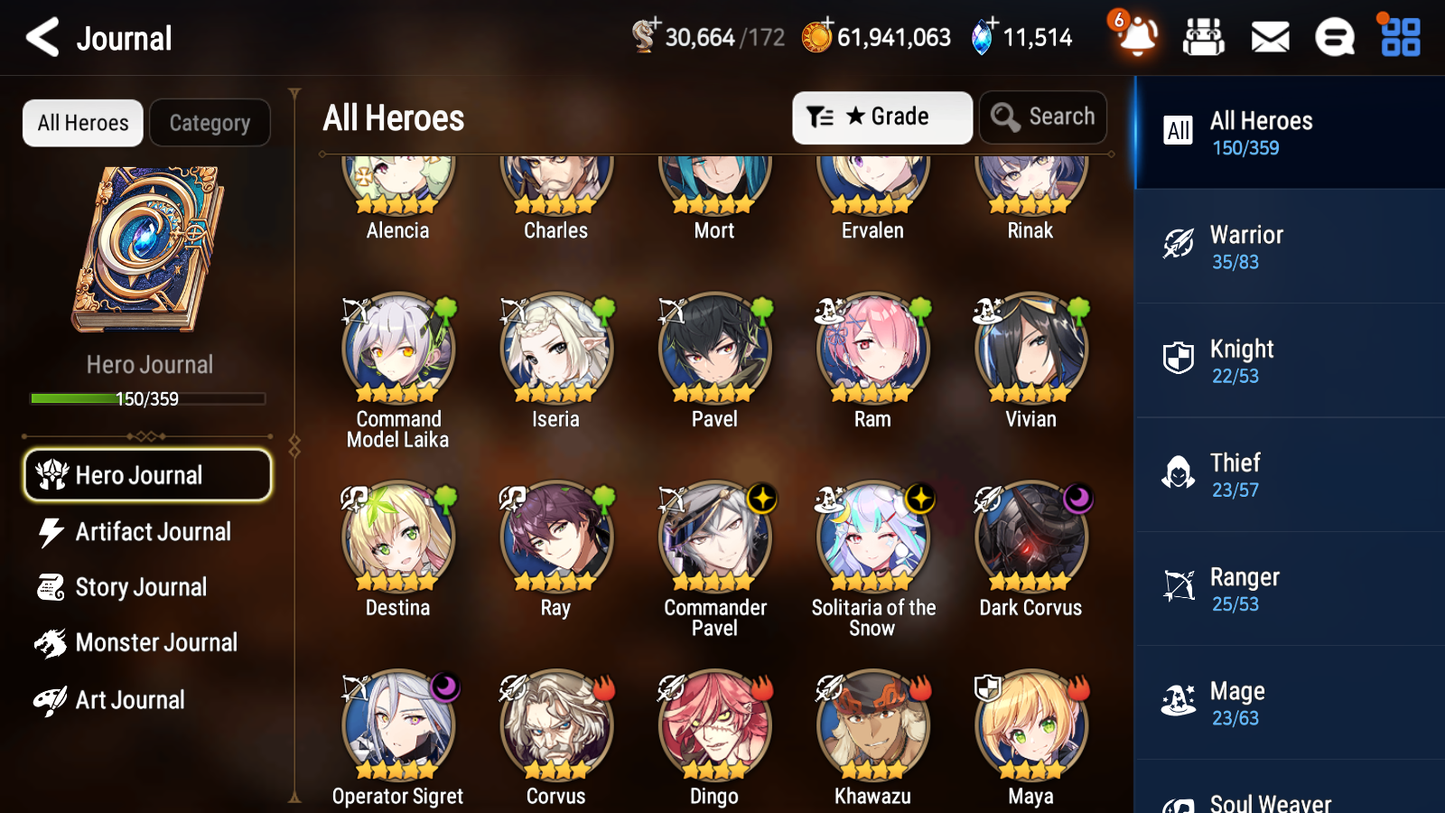1445x813 pixels.
Task: Open the Artifact Journal
Action: (x=150, y=532)
